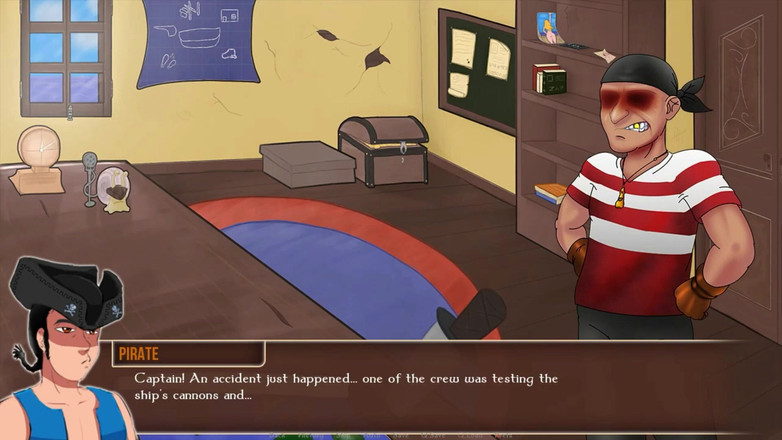Click the pirate's dialogue box to continue
782x440 pixels.
pos(440,388)
